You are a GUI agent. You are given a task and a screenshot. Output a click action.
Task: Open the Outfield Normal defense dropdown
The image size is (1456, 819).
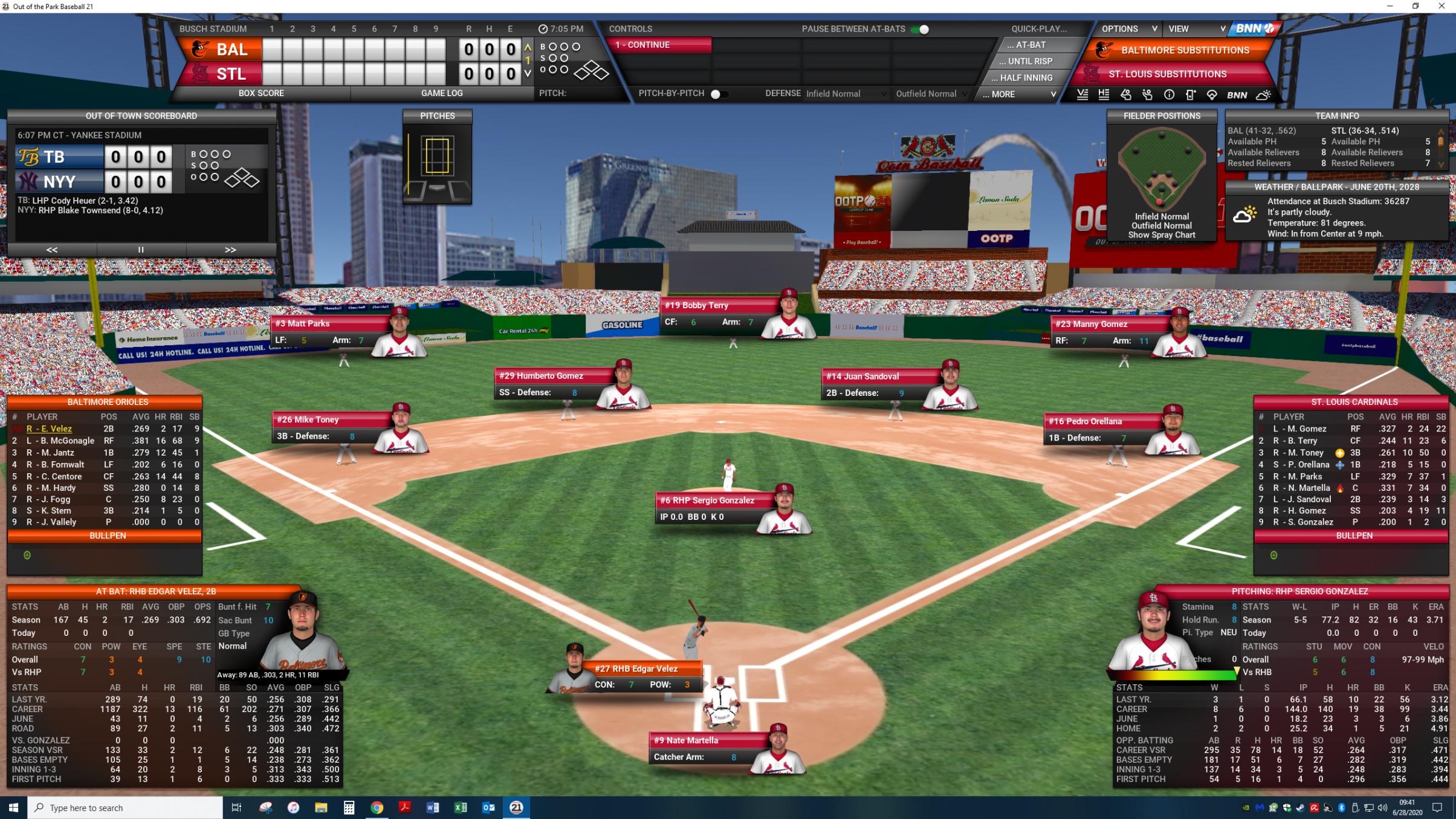coord(931,94)
